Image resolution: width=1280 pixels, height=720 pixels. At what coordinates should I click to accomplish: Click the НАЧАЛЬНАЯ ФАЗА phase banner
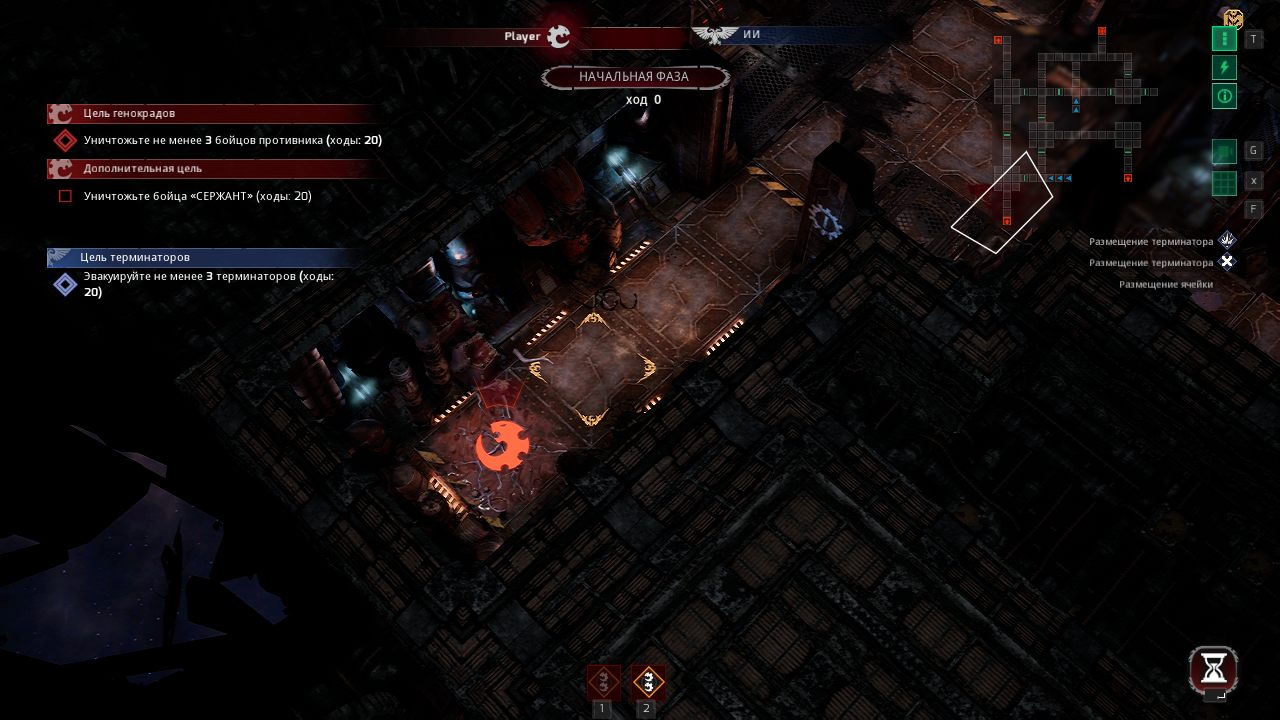coord(636,77)
